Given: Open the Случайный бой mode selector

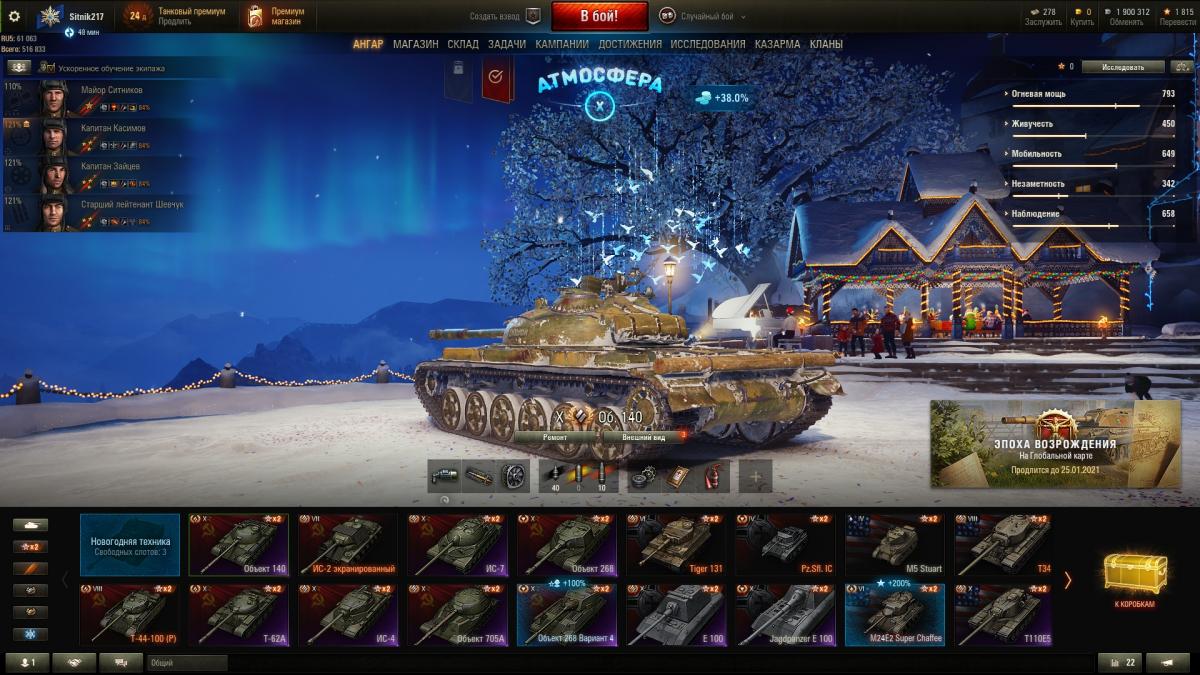Looking at the screenshot, I should [x=705, y=17].
